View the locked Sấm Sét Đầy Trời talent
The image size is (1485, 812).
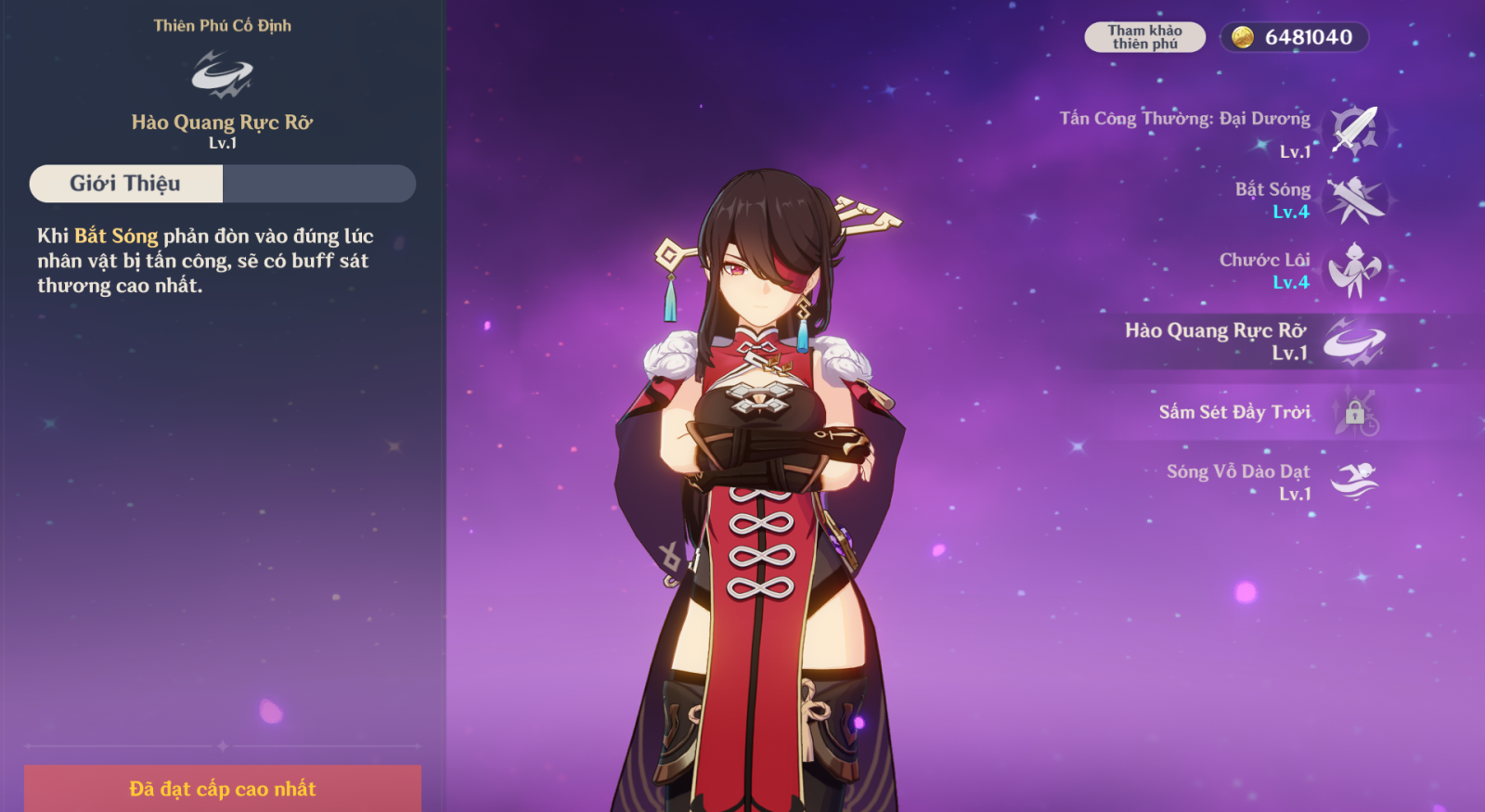tap(1354, 412)
